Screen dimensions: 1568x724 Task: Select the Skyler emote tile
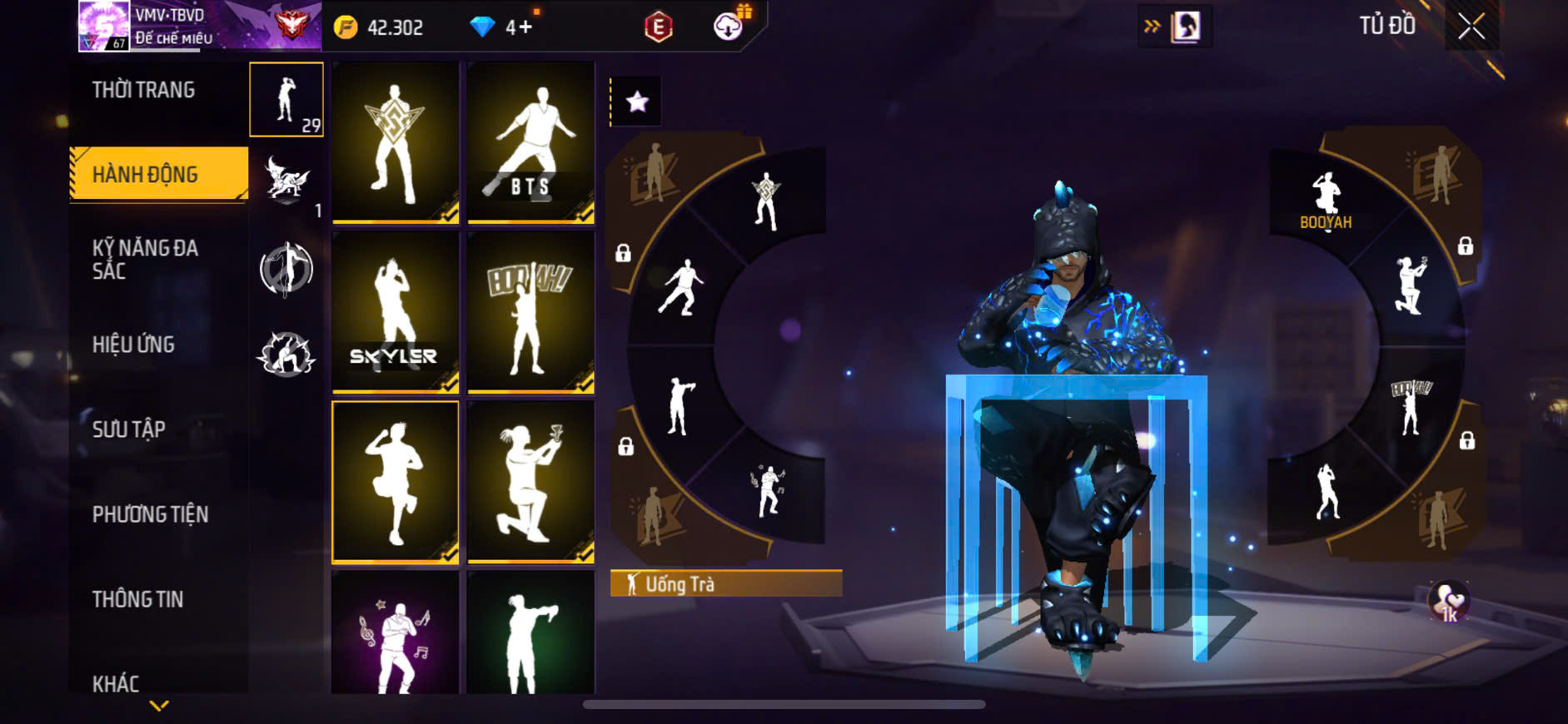tap(395, 311)
